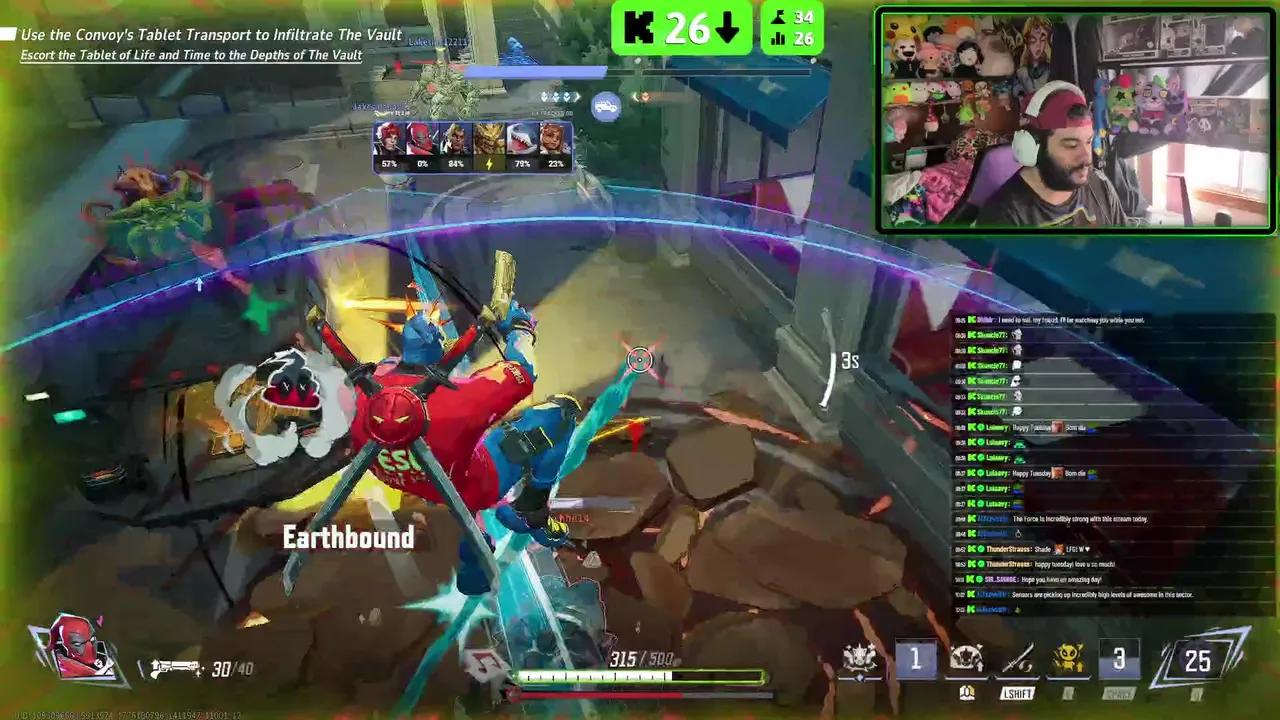The height and width of the screenshot is (720, 1280).
Task: Click the underlined Escort the Tablet objective text
Action: pyautogui.click(x=193, y=54)
